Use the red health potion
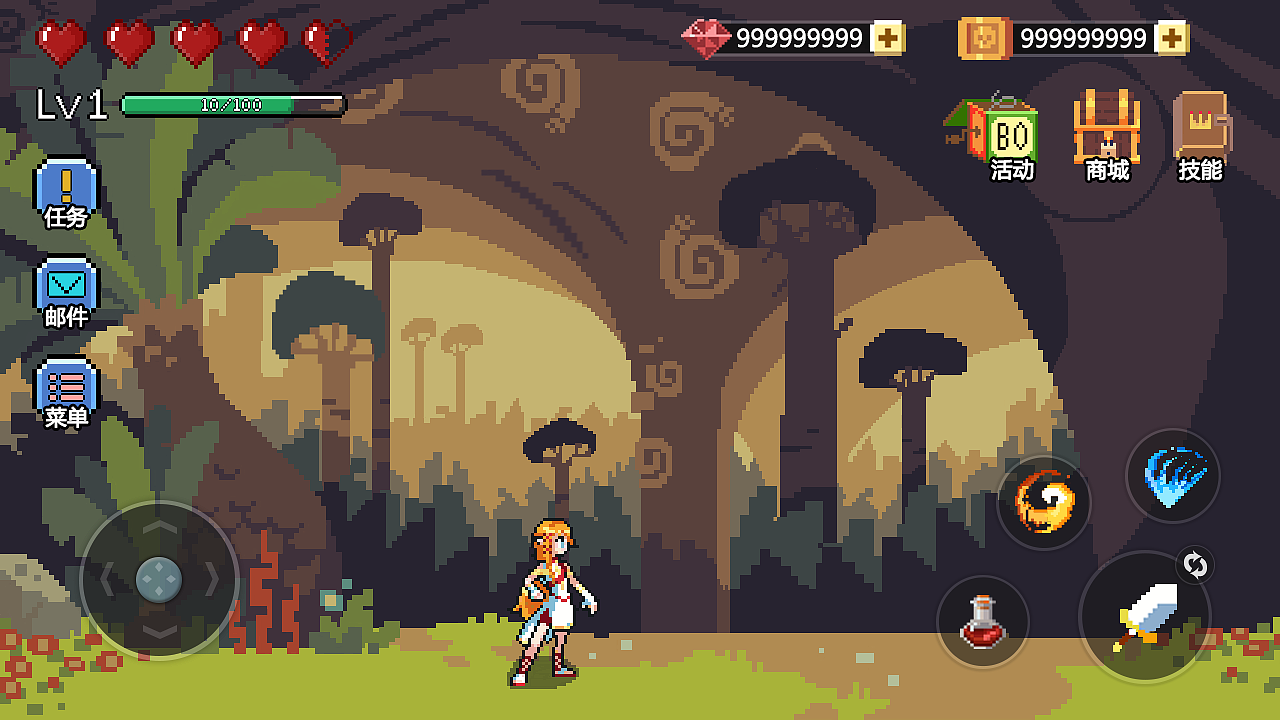The image size is (1280, 720). click(983, 622)
